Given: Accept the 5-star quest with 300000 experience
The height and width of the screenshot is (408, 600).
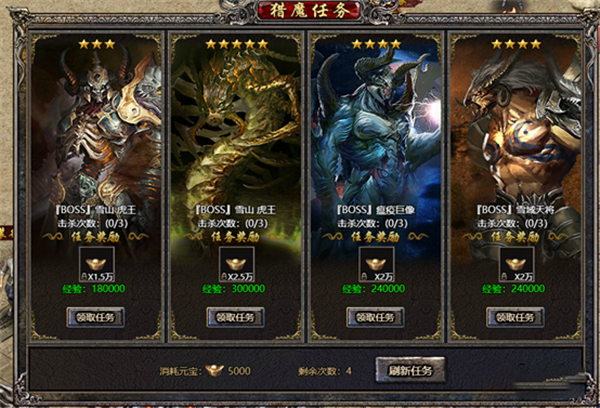Looking at the screenshot, I should 235,317.
